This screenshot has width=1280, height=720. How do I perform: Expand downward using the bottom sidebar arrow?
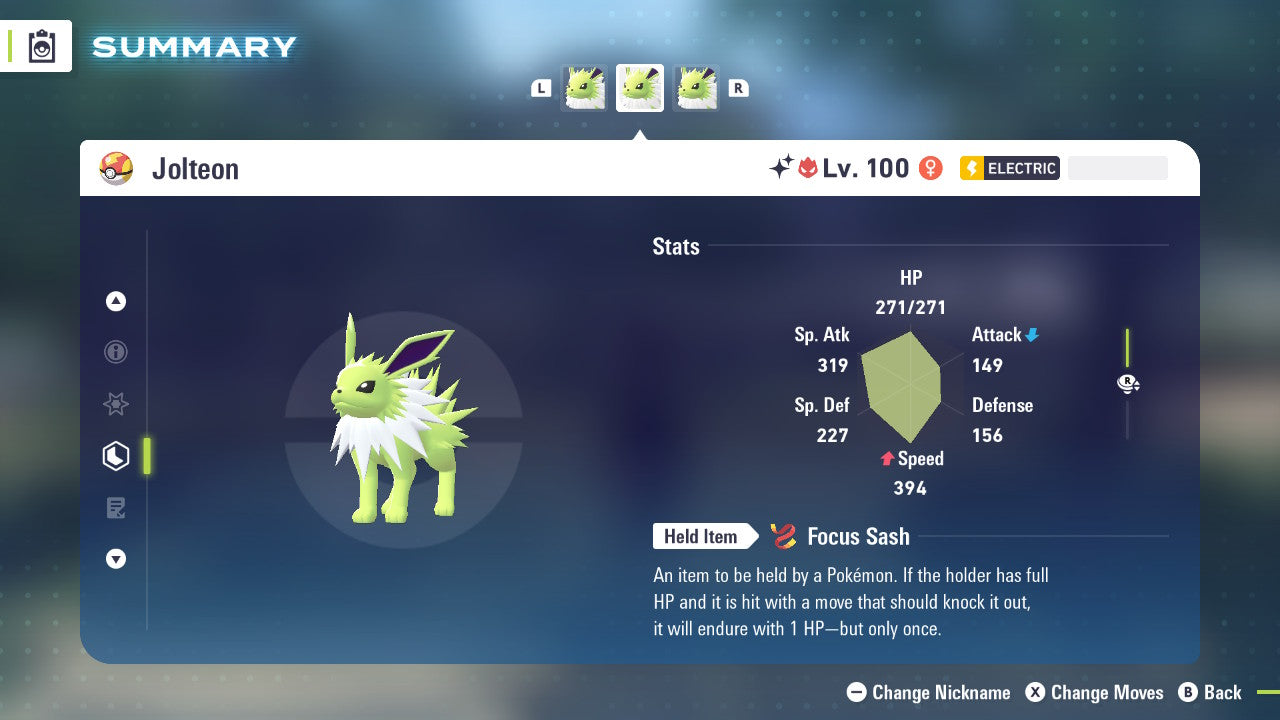tap(116, 559)
